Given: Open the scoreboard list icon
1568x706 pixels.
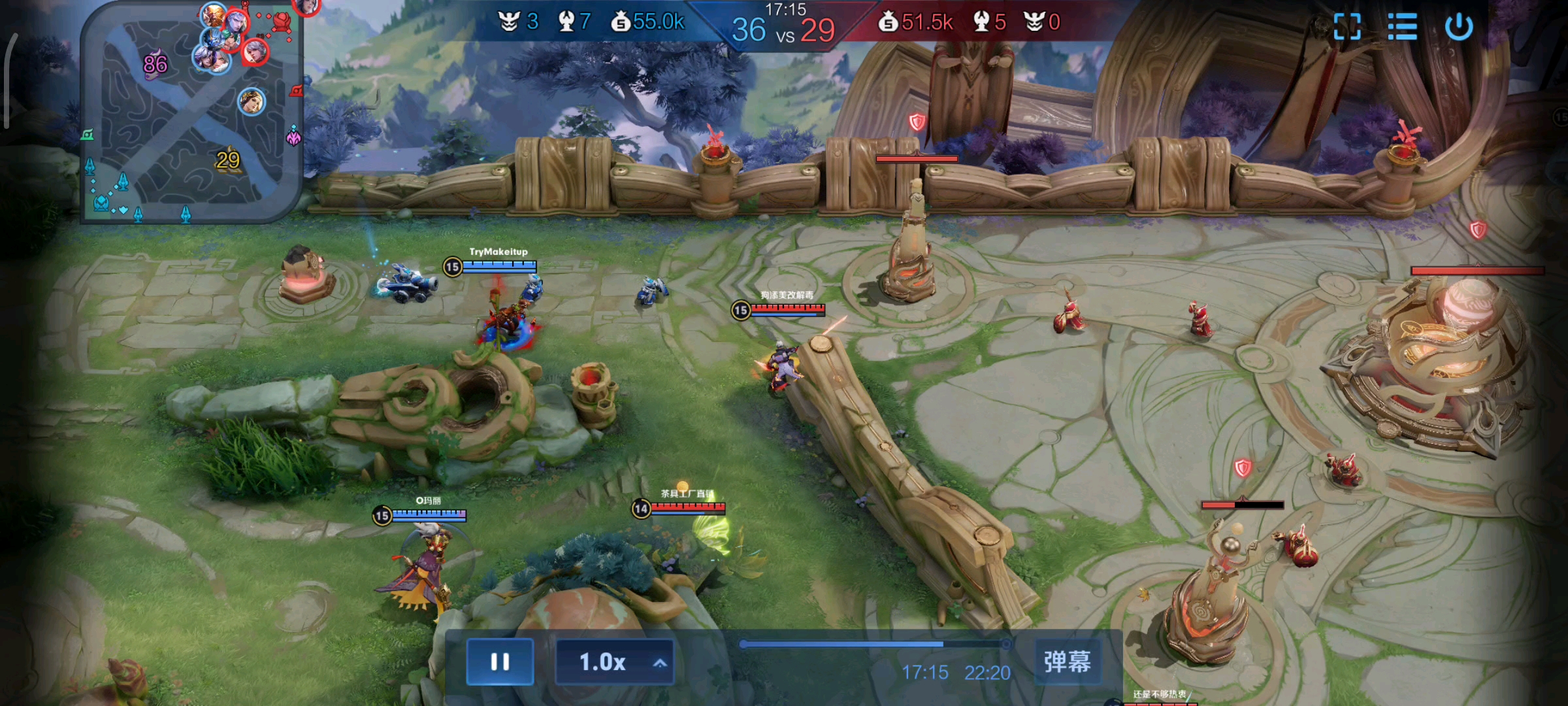Looking at the screenshot, I should (1402, 27).
